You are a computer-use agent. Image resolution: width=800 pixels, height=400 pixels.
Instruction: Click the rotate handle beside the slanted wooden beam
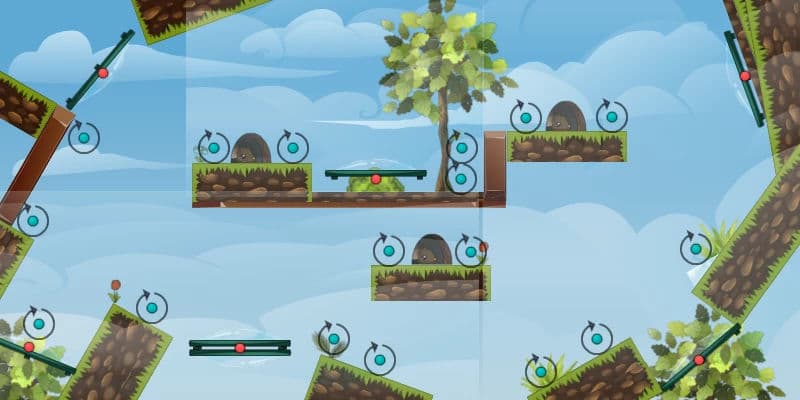pos(83,137)
